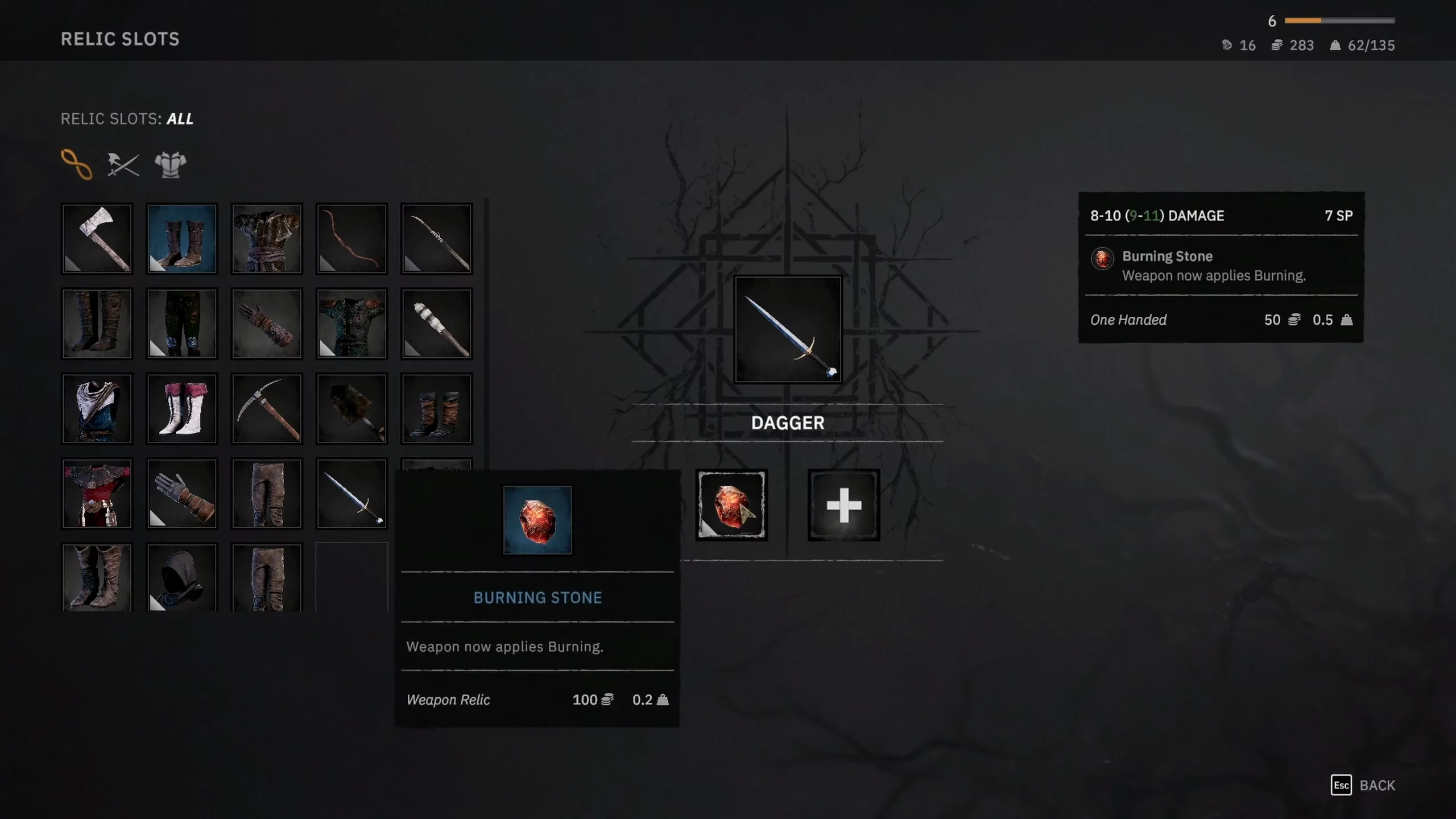Select the hand axe inventory slot
This screenshot has height=819, width=1456.
click(97, 239)
